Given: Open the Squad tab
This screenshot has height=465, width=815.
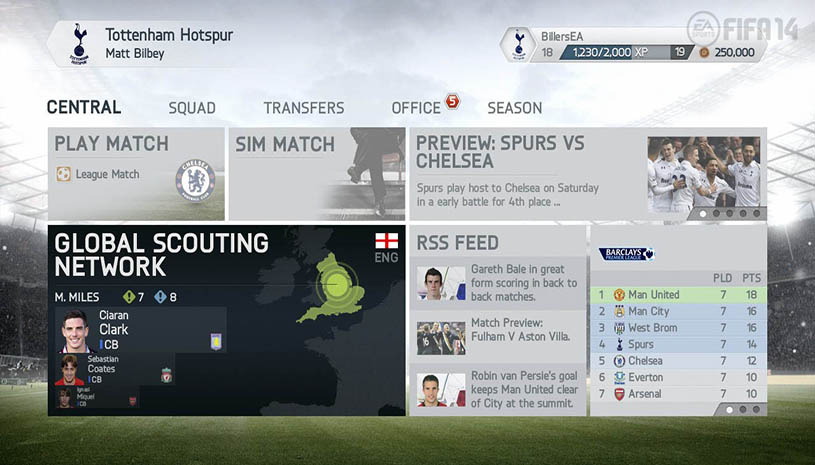Looking at the screenshot, I should point(192,108).
